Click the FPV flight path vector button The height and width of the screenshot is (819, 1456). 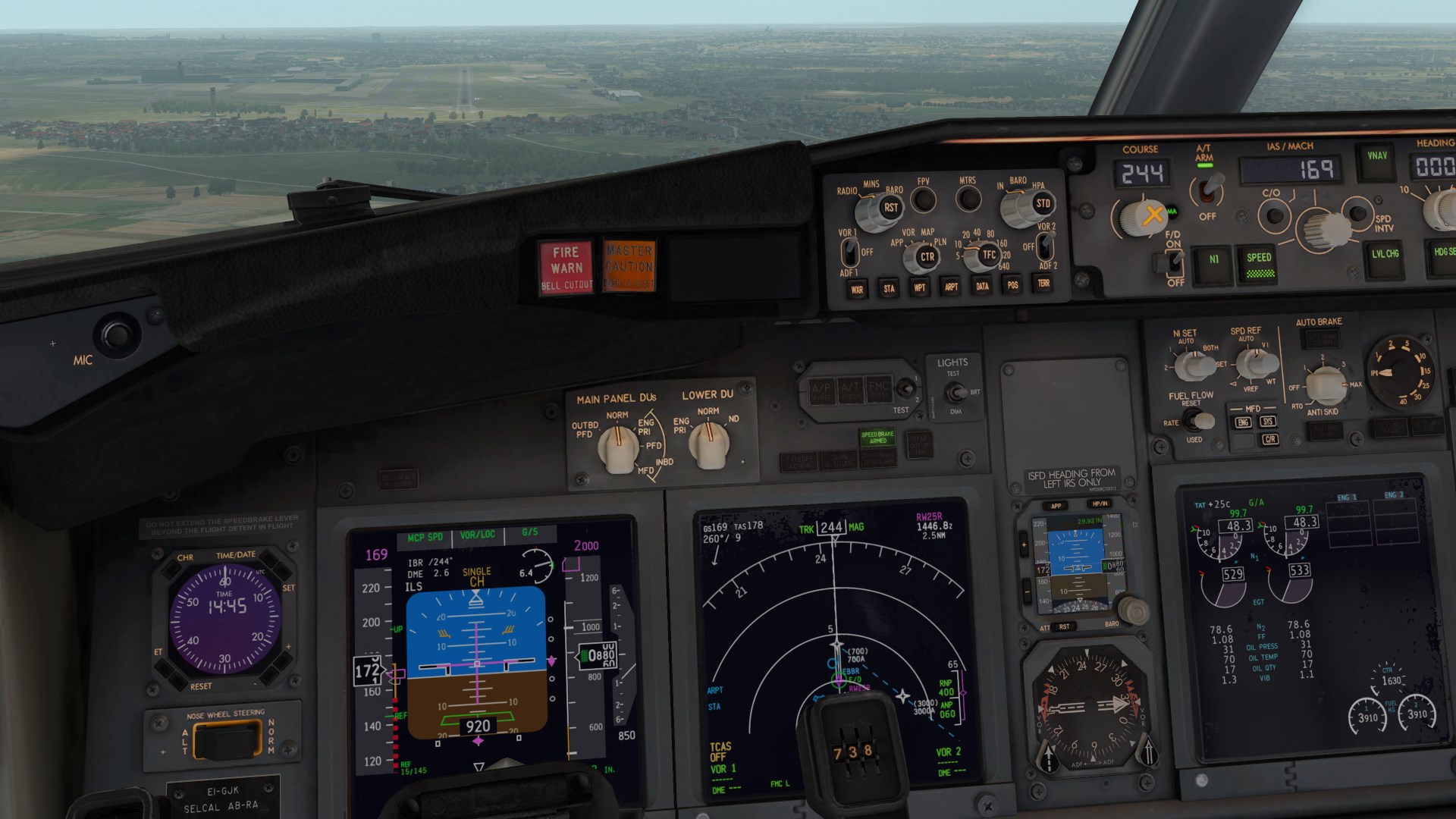click(923, 200)
